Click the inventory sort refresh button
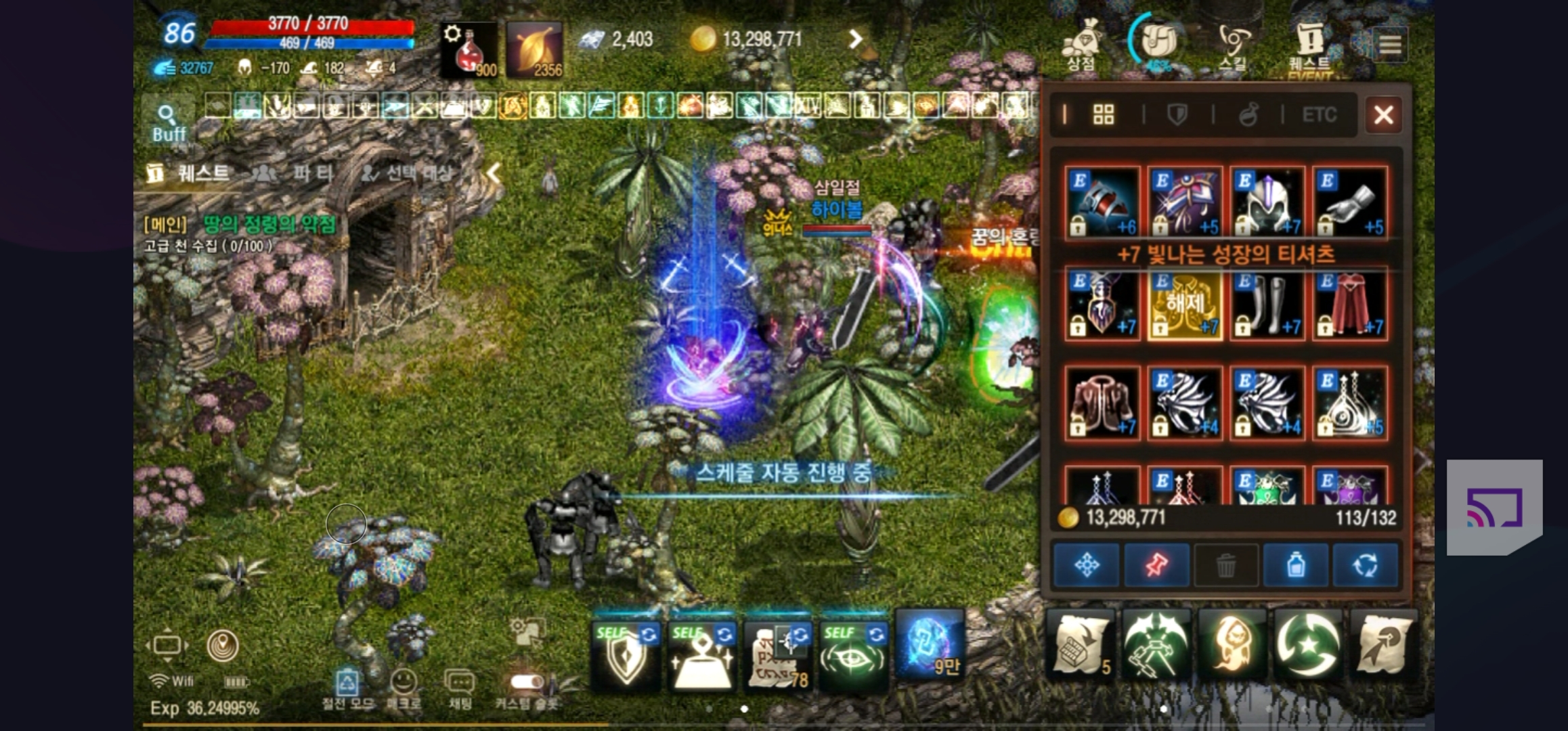The height and width of the screenshot is (731, 1568). coord(1365,564)
